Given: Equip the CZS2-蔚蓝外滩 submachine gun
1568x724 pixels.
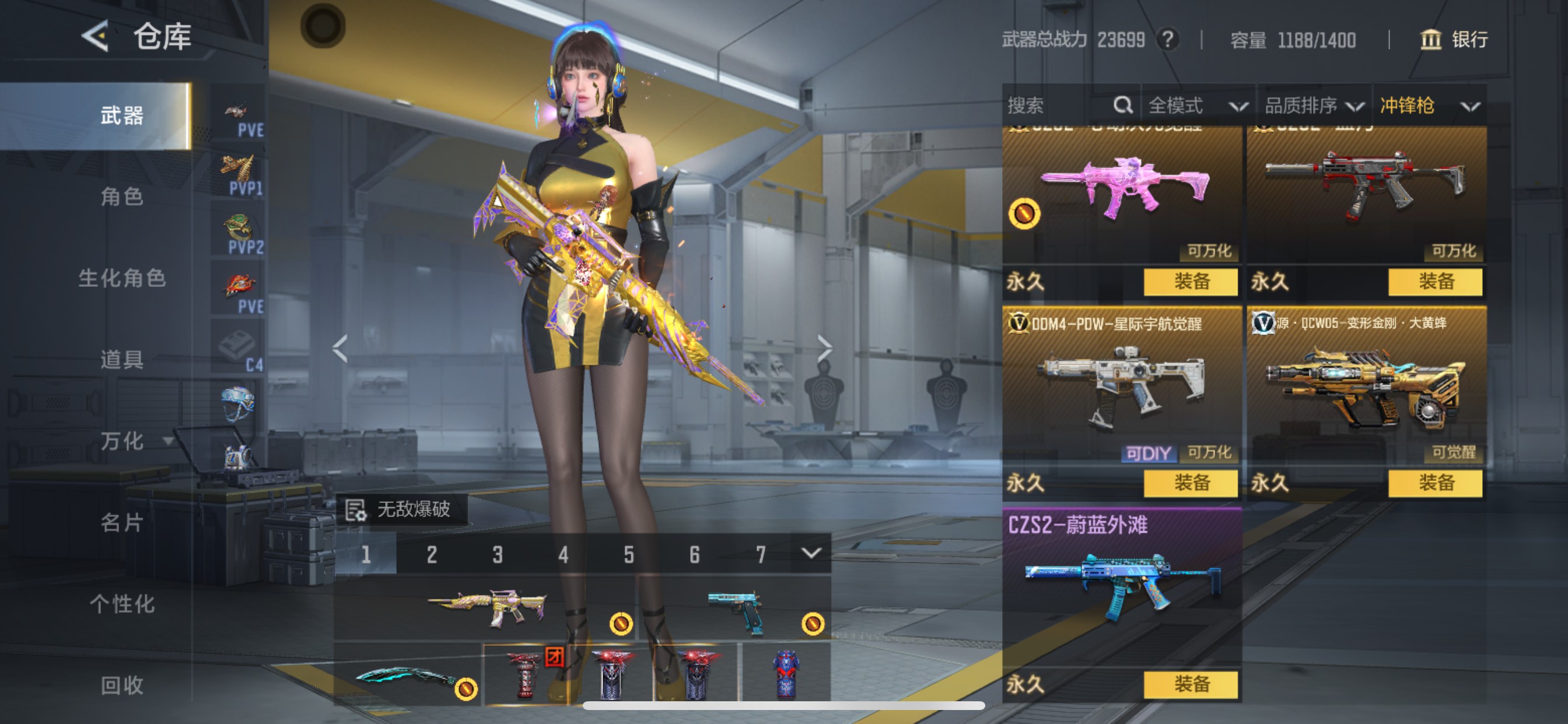Looking at the screenshot, I should click(x=1191, y=684).
